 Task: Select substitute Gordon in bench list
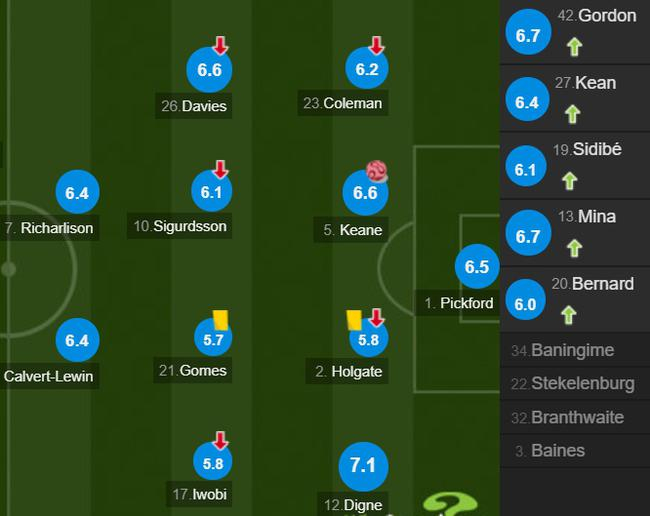pyautogui.click(x=575, y=32)
